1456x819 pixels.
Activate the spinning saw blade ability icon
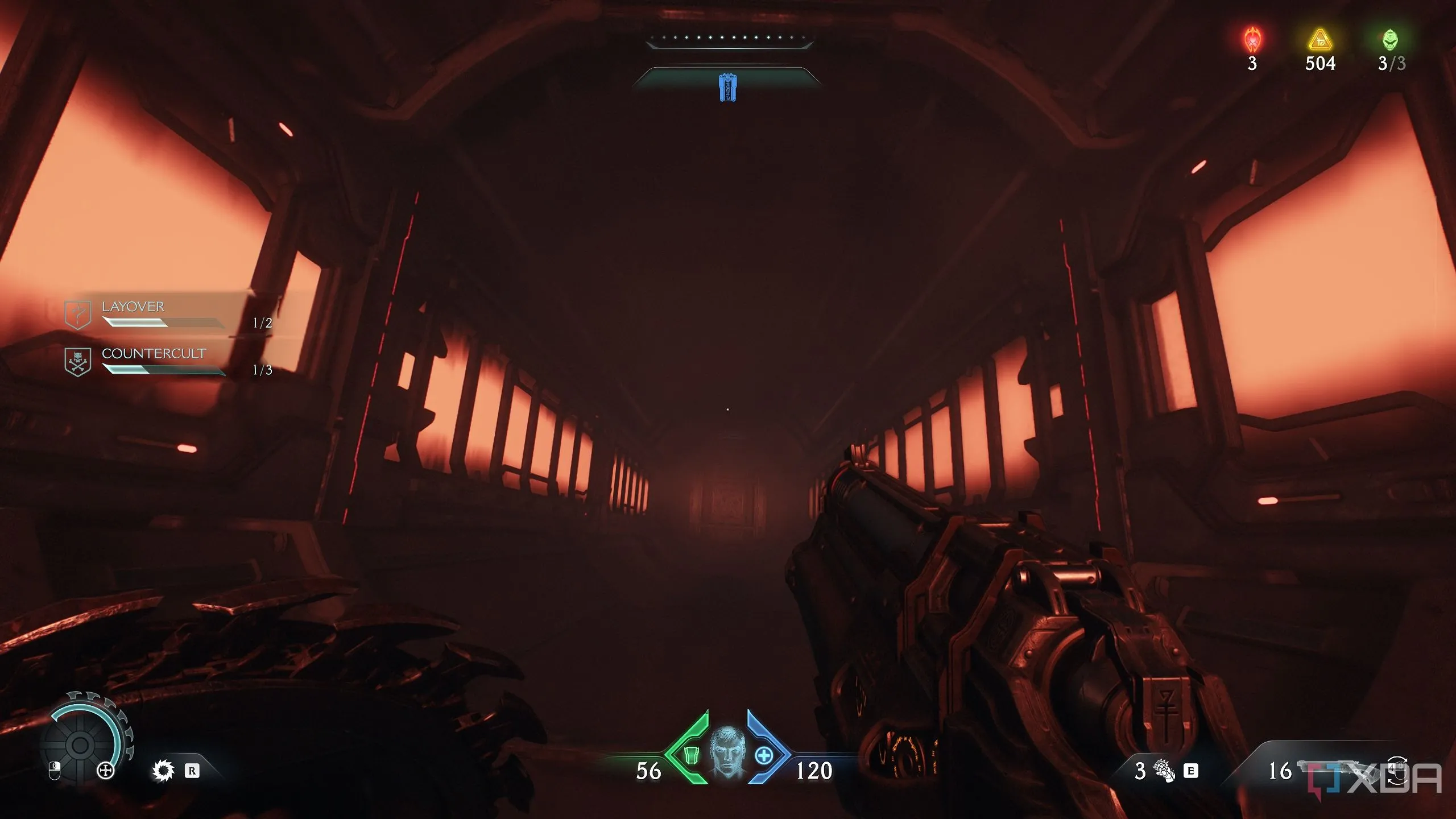[x=163, y=771]
